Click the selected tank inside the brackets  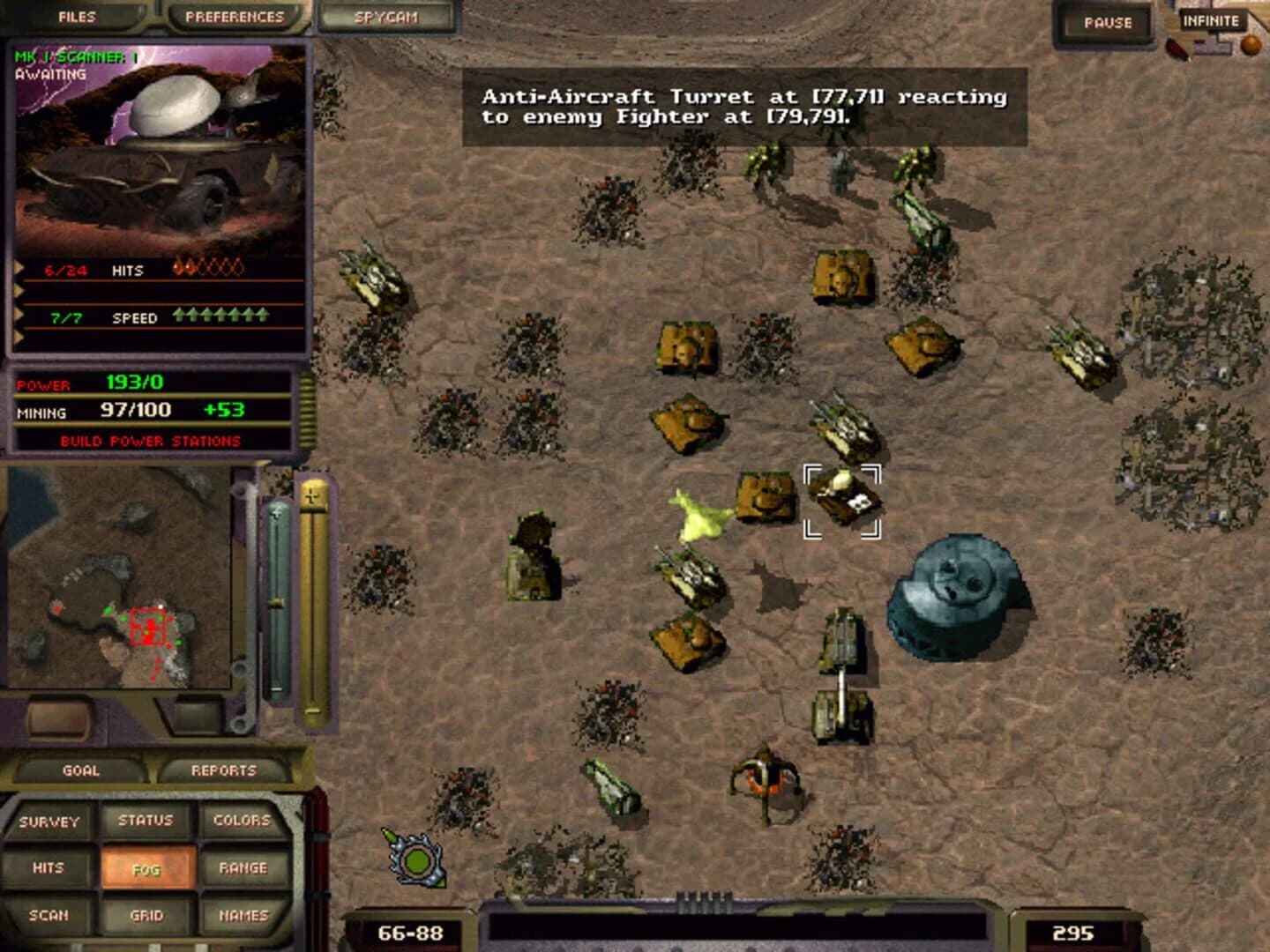845,498
